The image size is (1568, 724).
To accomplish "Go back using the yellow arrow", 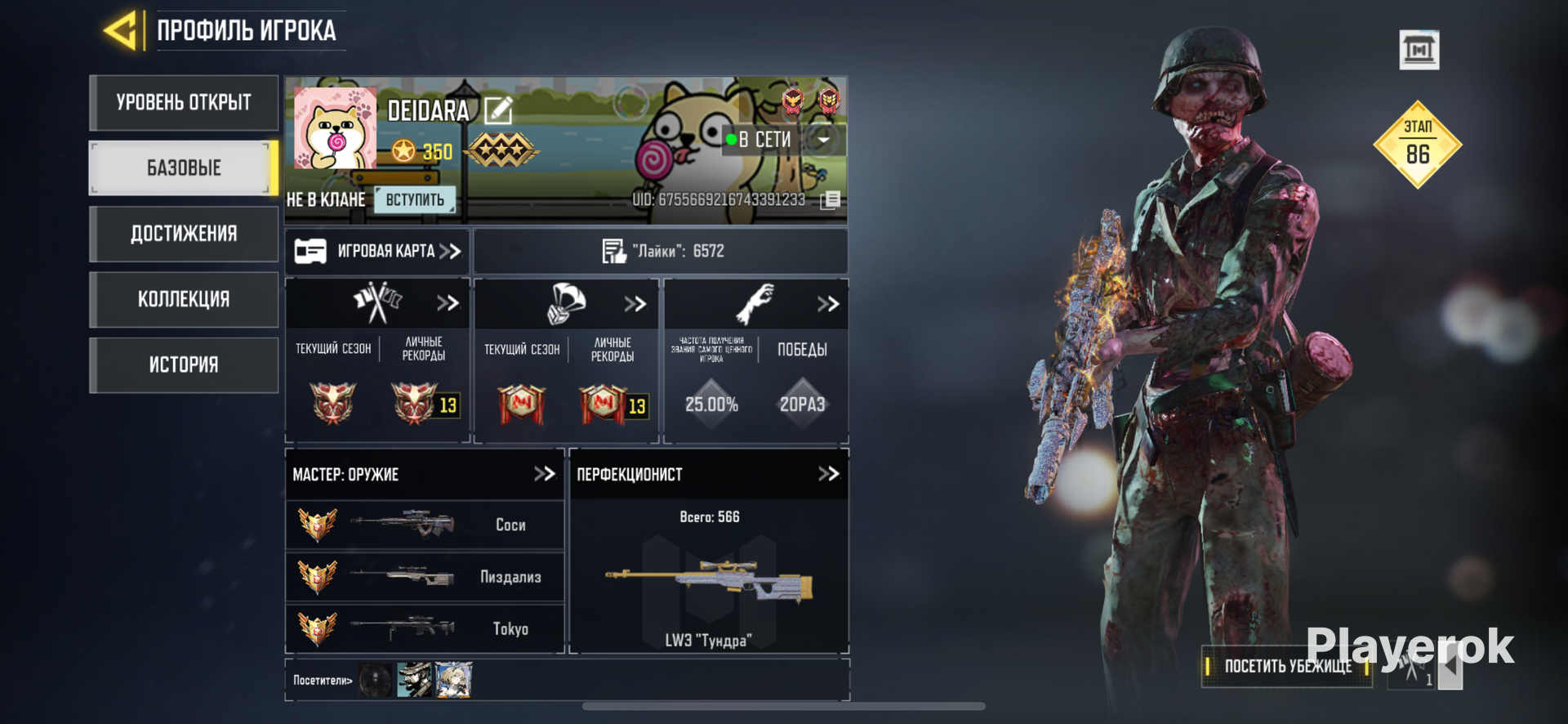I will [x=121, y=31].
